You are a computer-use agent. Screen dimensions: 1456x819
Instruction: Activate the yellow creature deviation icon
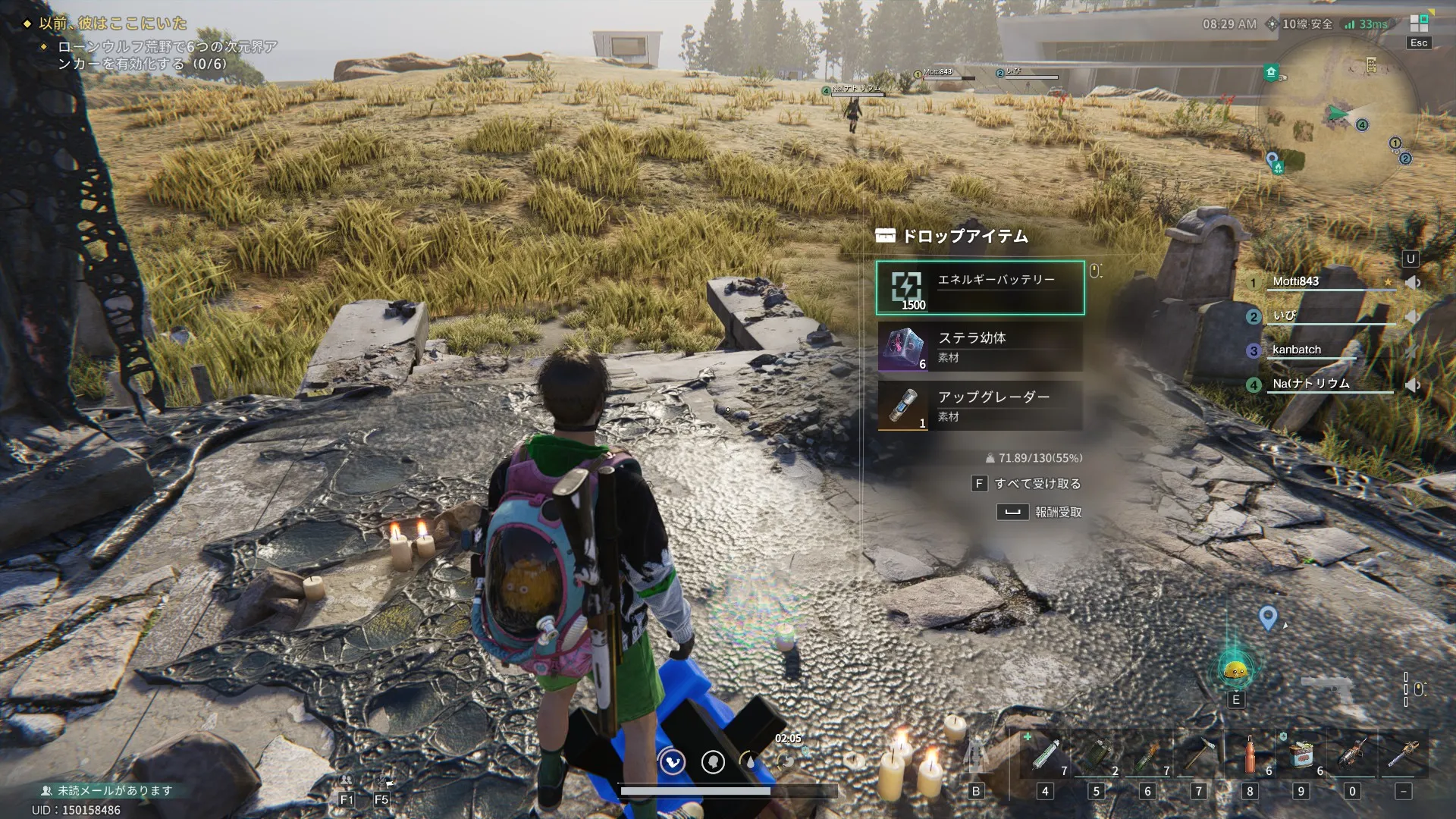(1236, 670)
